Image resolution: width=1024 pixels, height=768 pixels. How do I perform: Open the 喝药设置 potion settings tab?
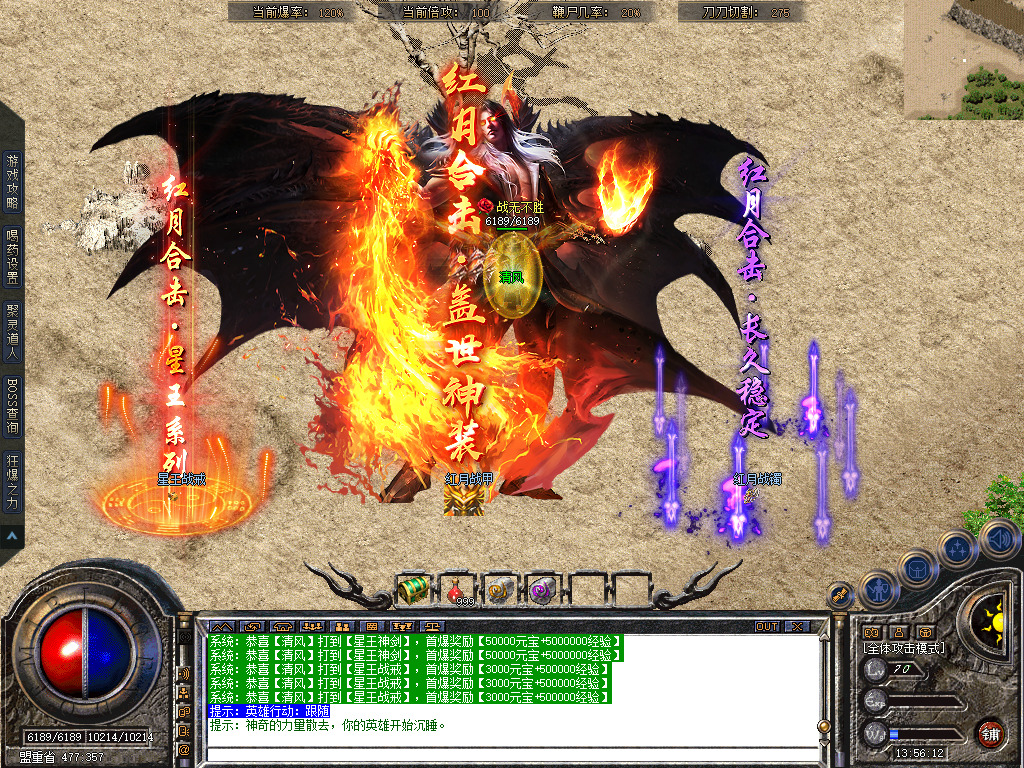[x=12, y=257]
